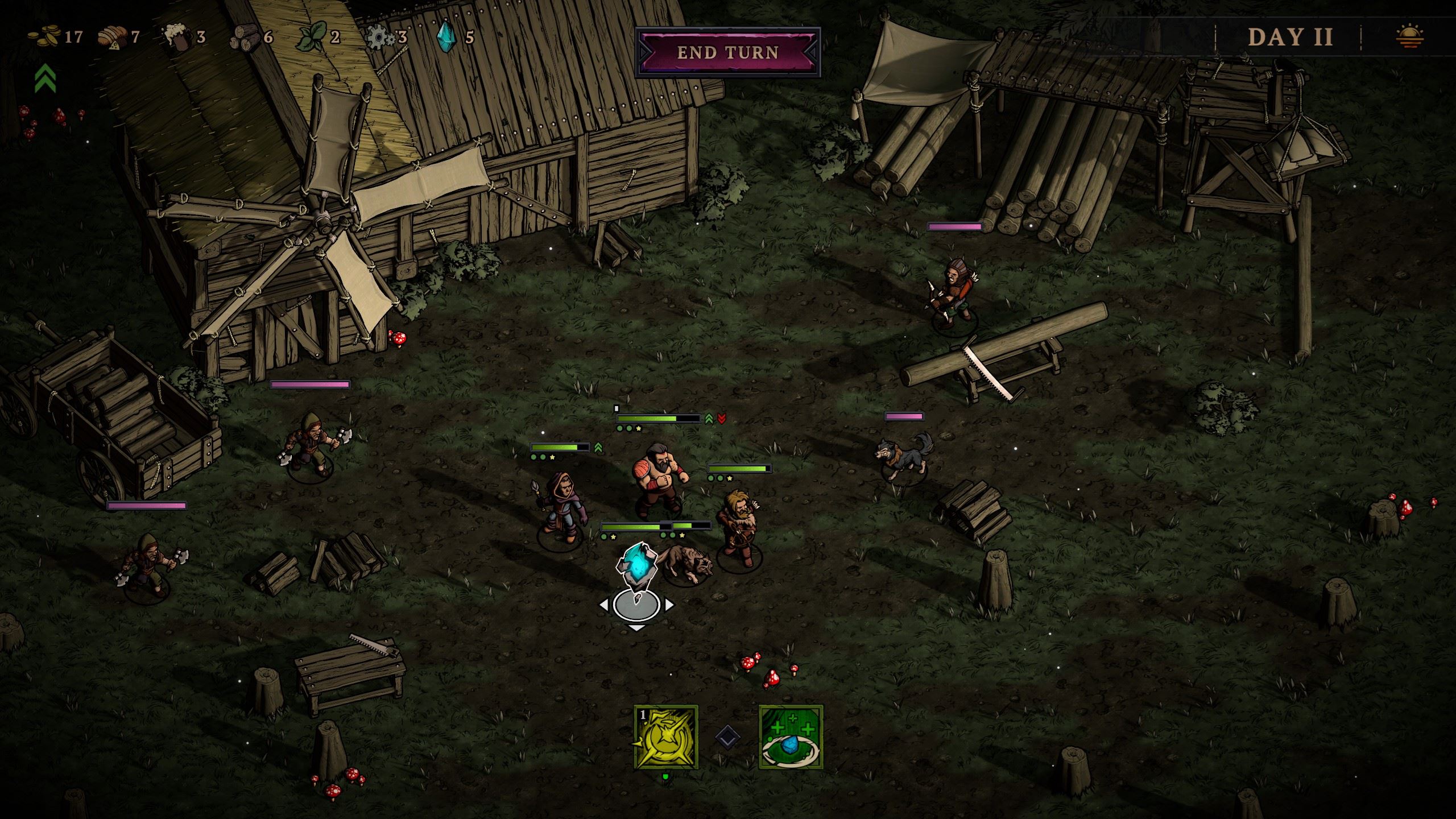The image size is (1456, 819).
Task: Select the wood logs resource icon
Action: tap(243, 38)
